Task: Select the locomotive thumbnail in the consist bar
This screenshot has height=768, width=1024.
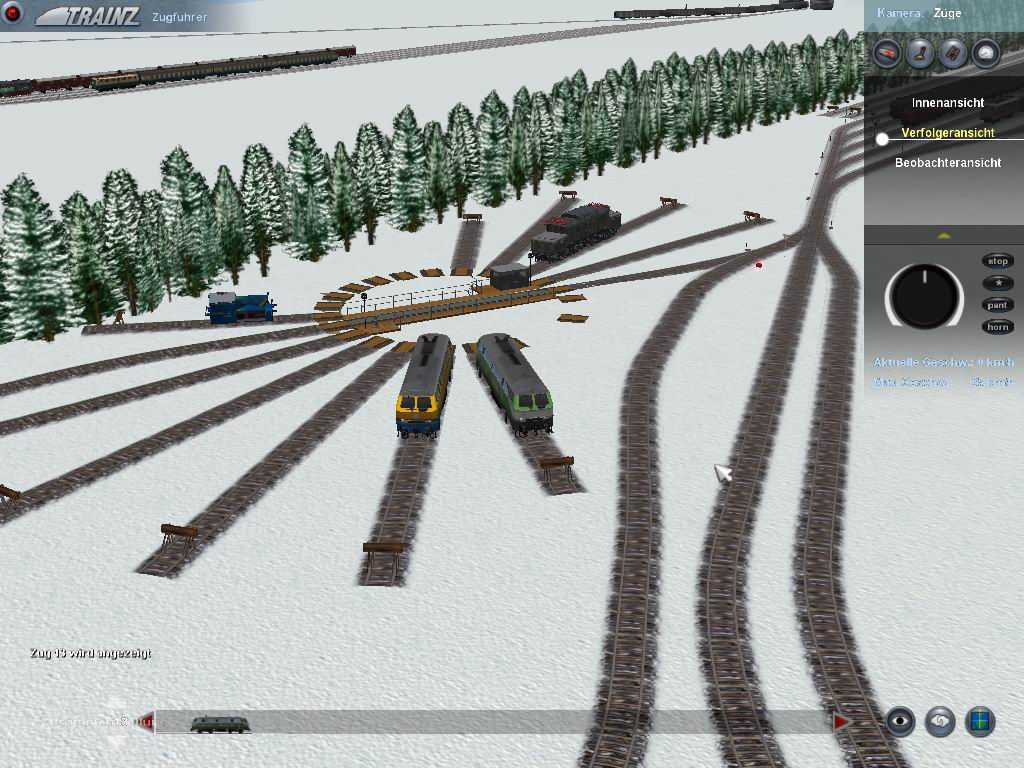Action: [220, 723]
